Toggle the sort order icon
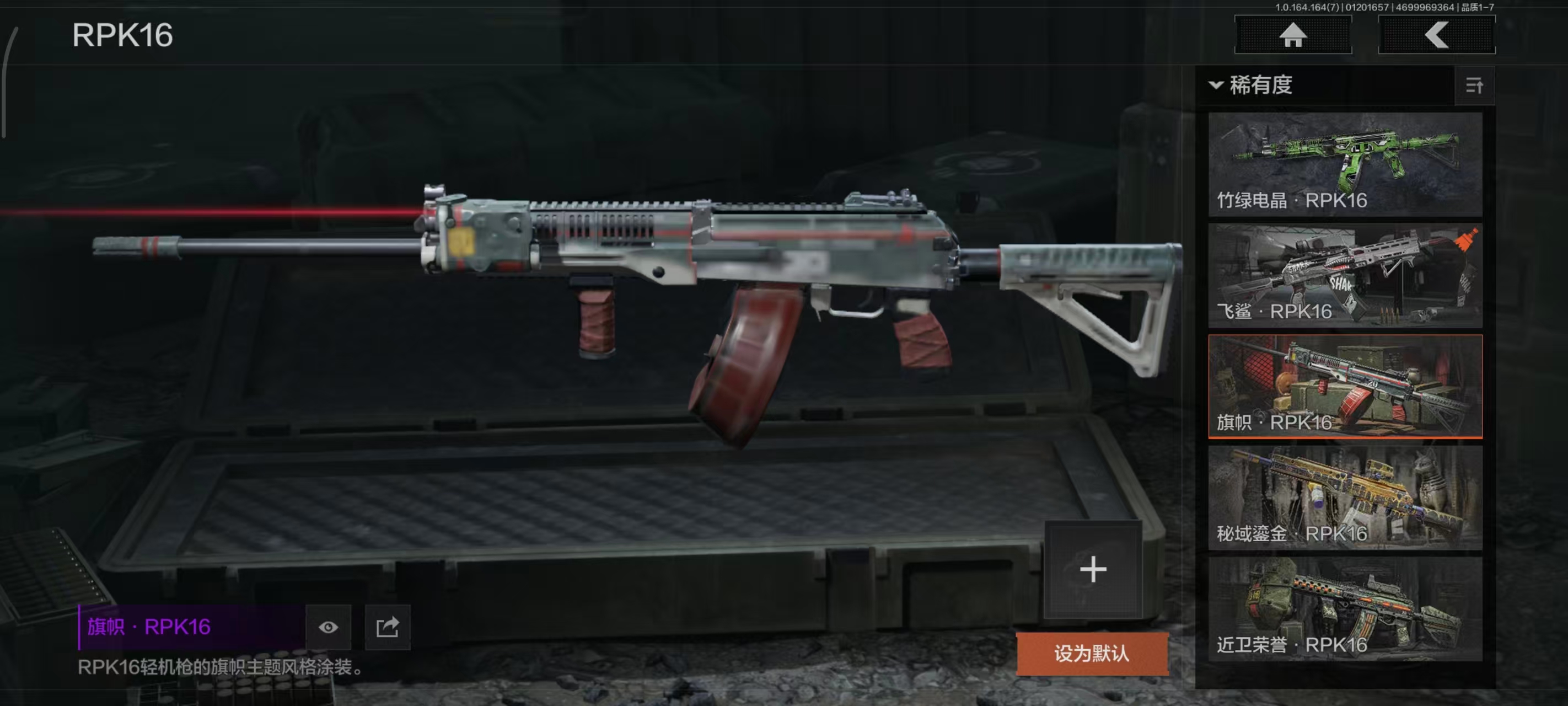 click(x=1474, y=86)
